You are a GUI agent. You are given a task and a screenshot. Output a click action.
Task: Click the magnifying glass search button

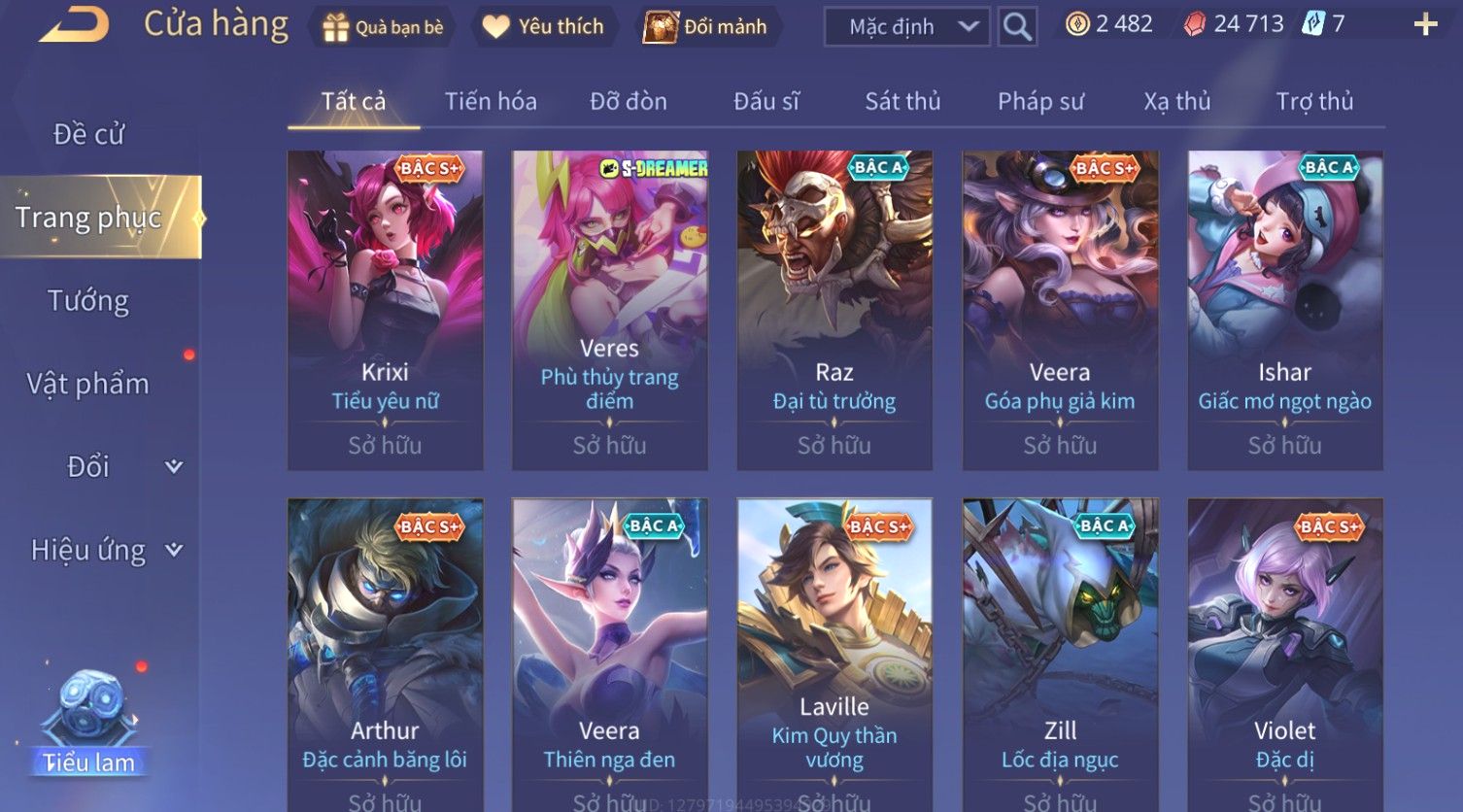[x=1017, y=27]
